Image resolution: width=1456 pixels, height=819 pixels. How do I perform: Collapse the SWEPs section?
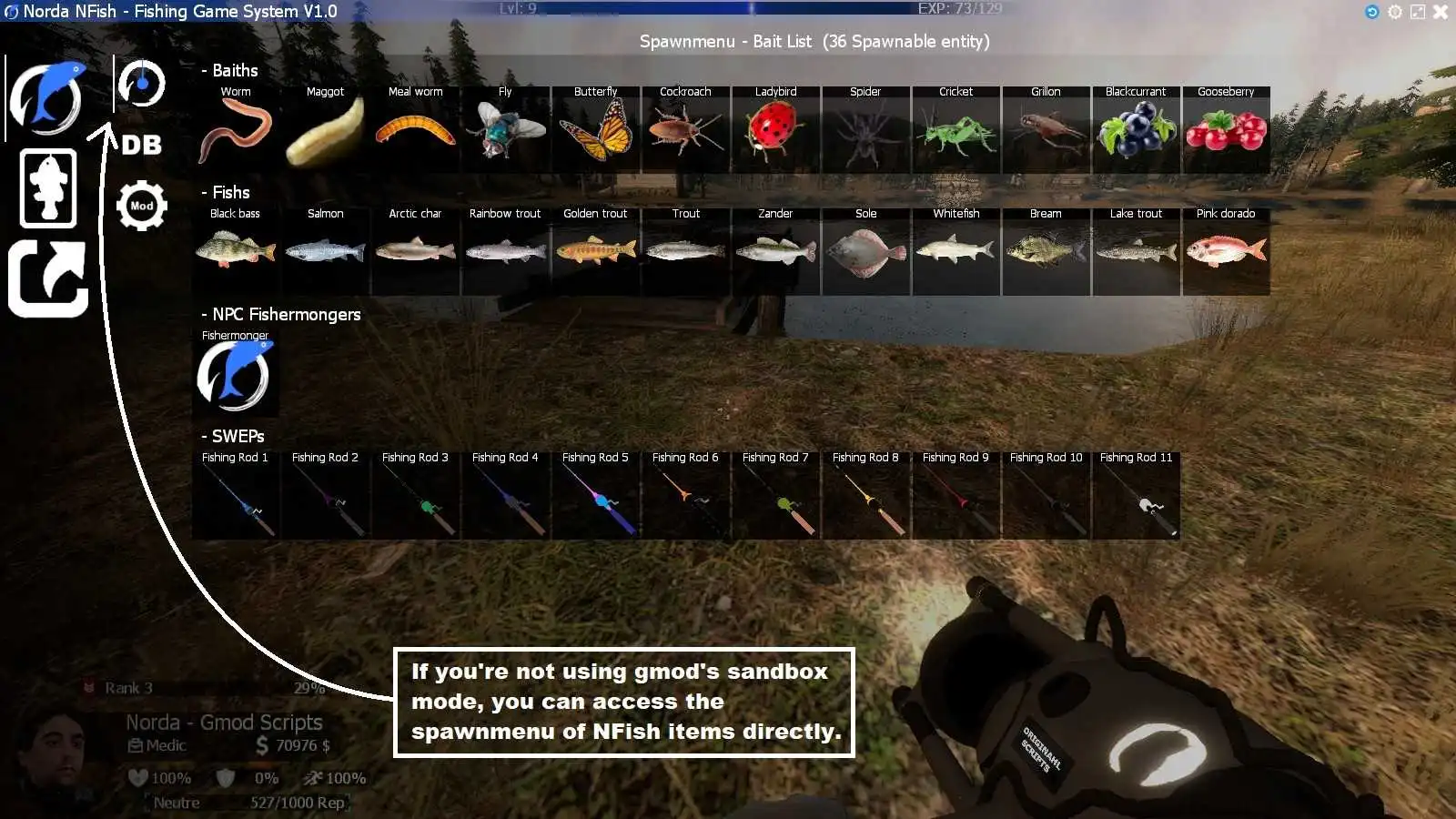tap(234, 436)
